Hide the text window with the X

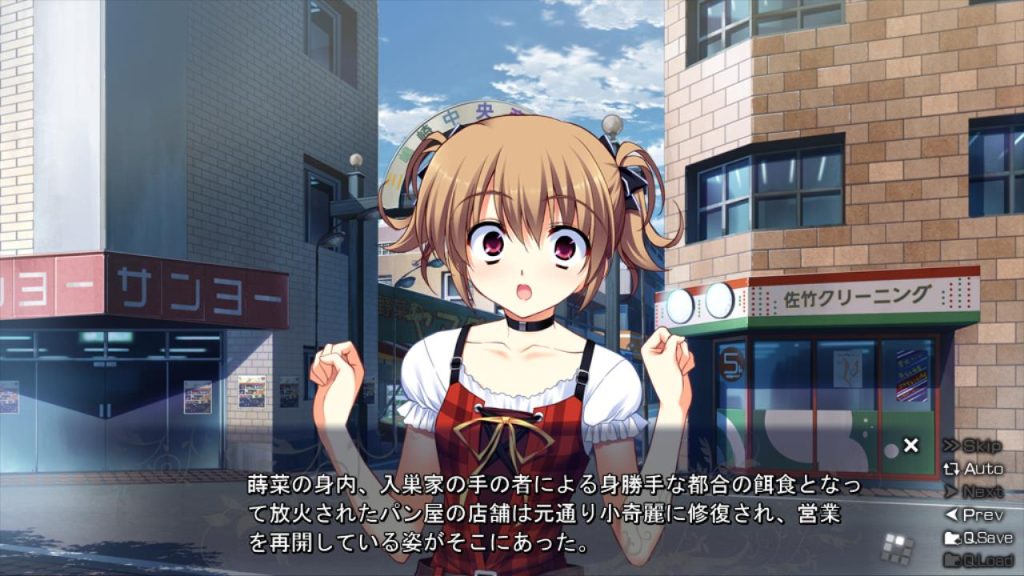click(910, 445)
